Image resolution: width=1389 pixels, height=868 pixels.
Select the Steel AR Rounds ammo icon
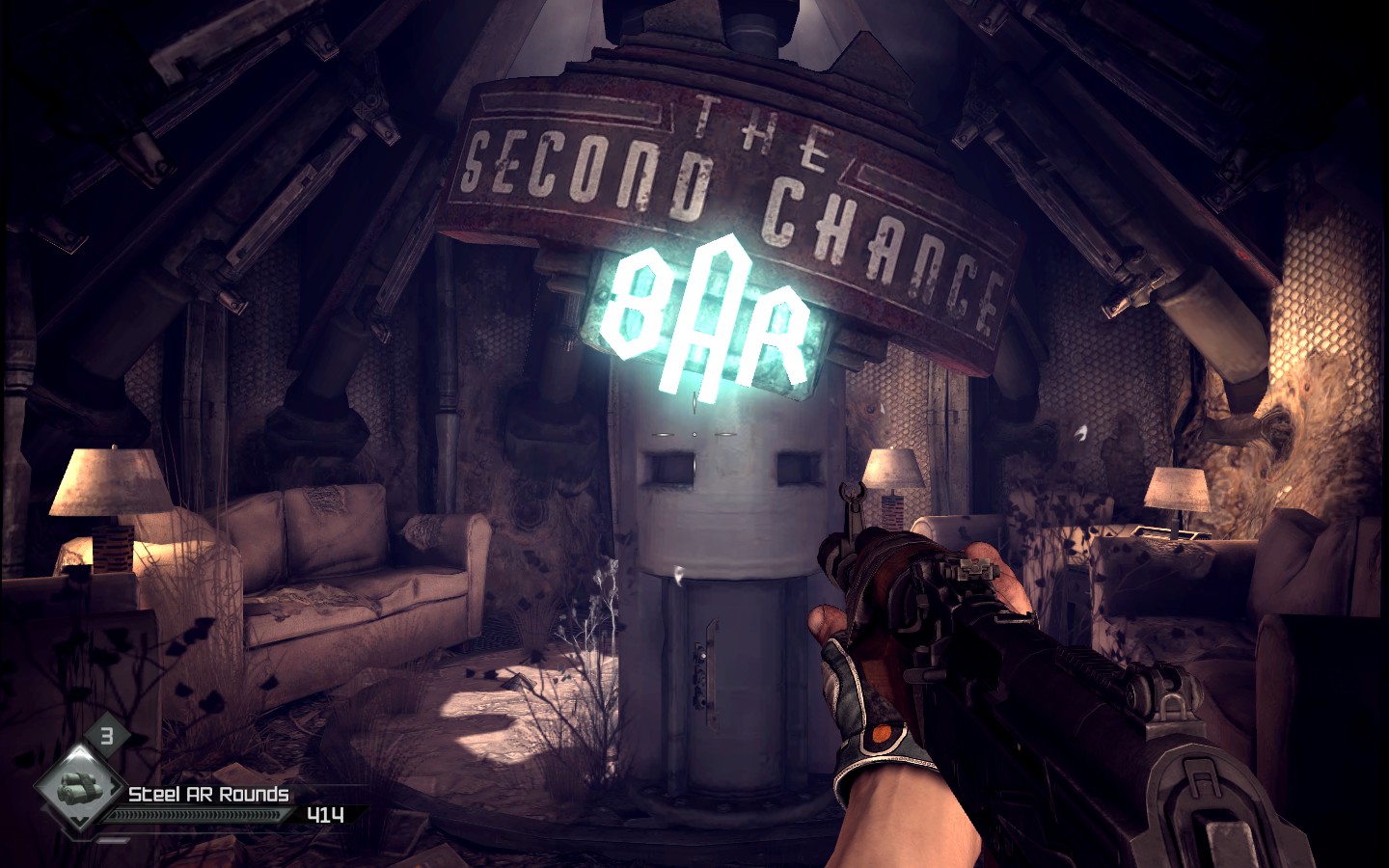click(x=79, y=789)
